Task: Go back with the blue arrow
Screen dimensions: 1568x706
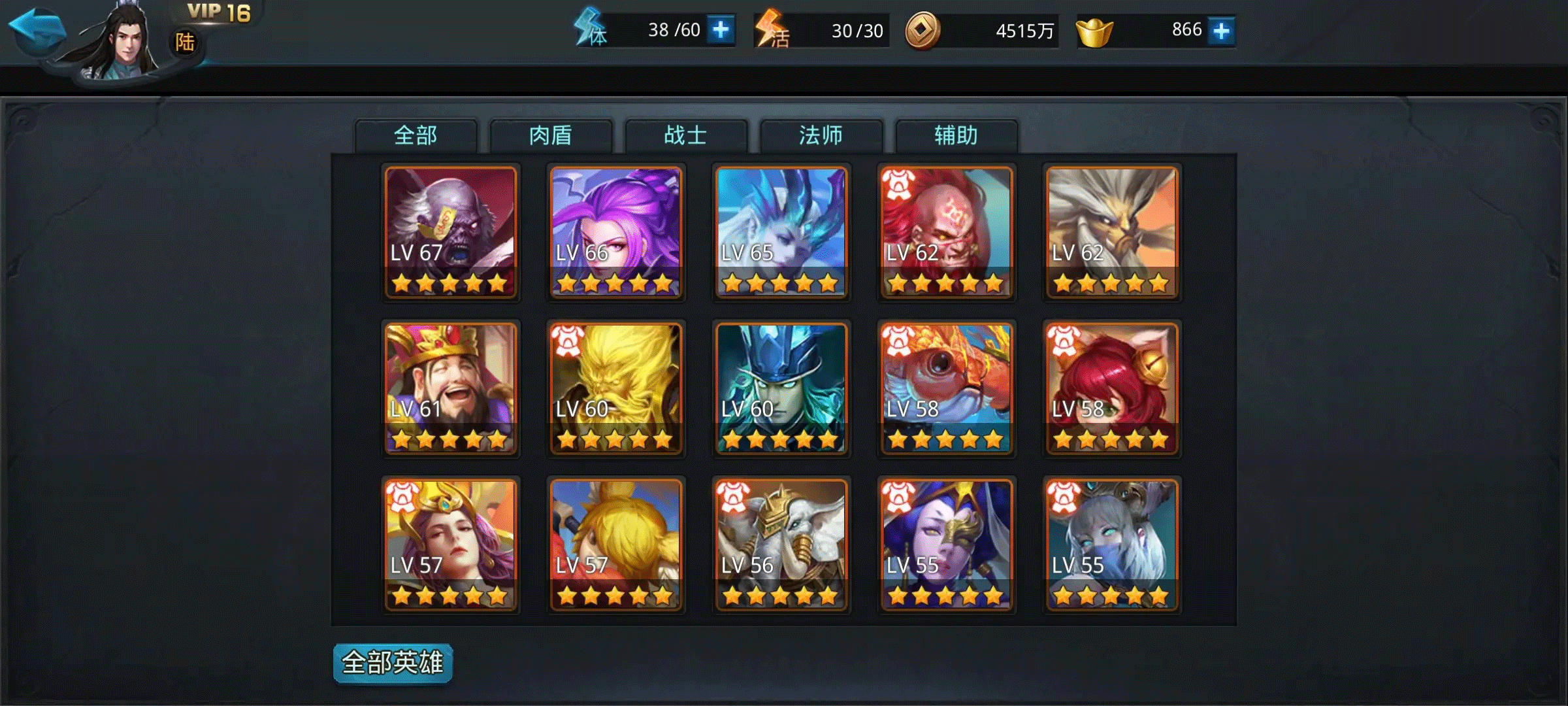Action: (37, 29)
